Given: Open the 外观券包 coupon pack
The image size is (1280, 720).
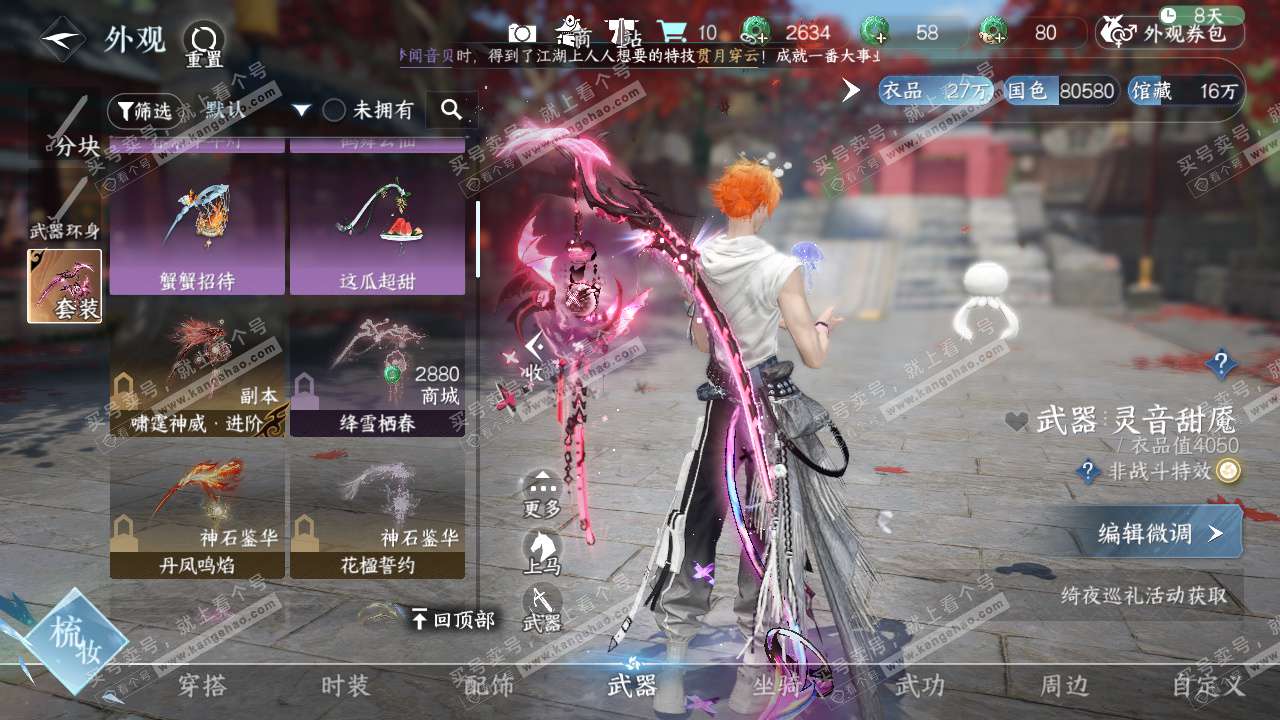Looking at the screenshot, I should point(1170,33).
